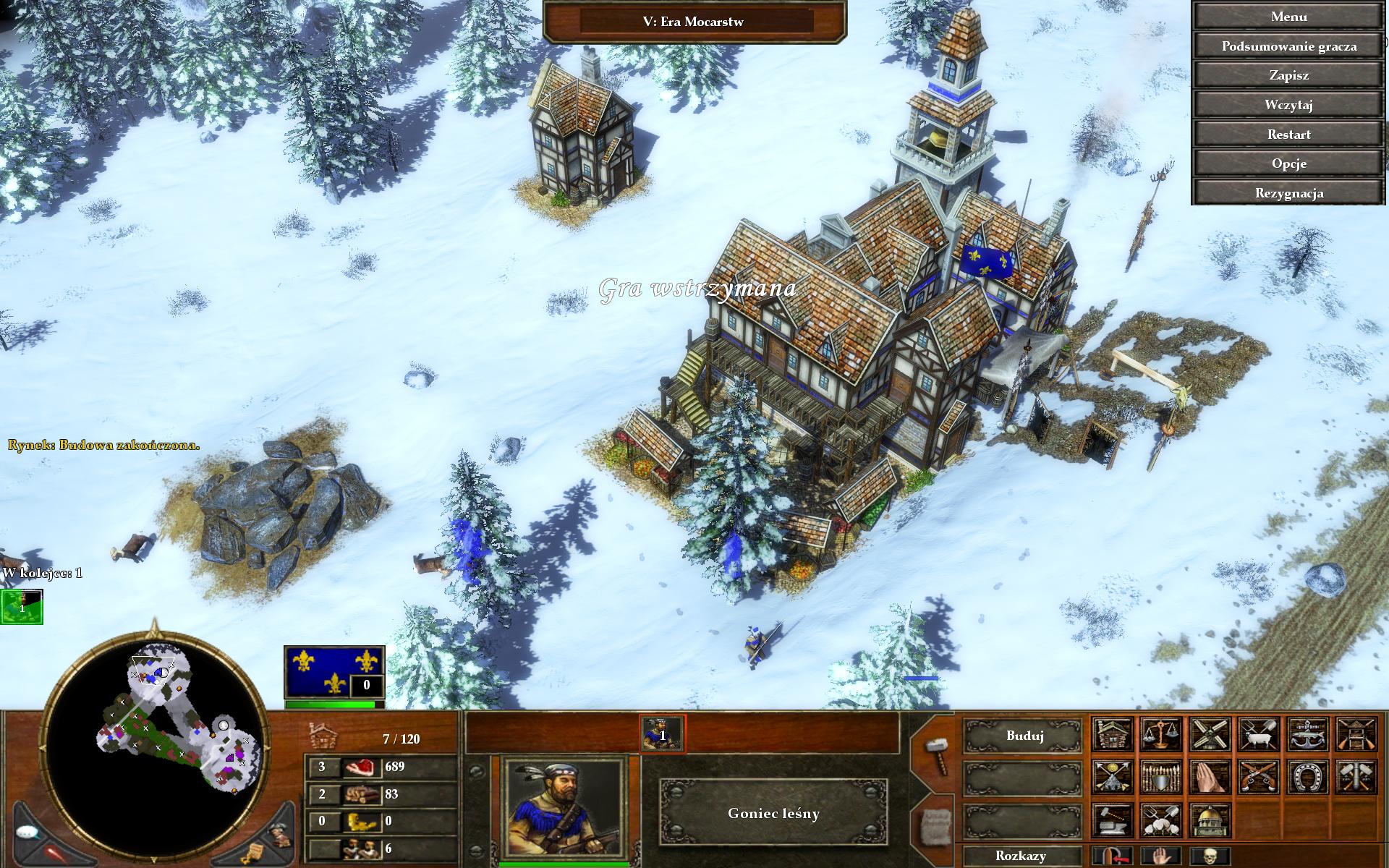Image resolution: width=1389 pixels, height=868 pixels.
Task: Build a church with the praying hands icon
Action: [x=1210, y=777]
